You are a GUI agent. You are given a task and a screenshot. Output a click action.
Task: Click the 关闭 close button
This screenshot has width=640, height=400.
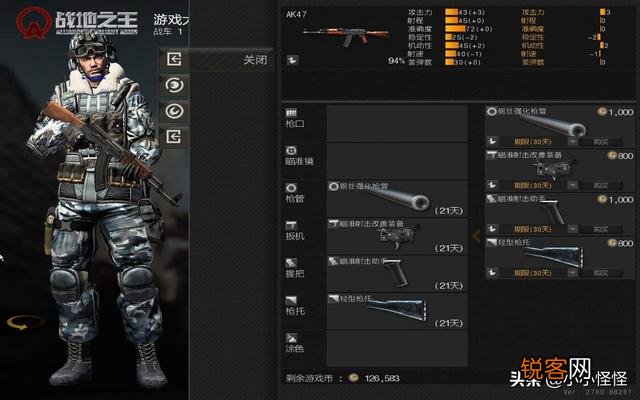pyautogui.click(x=254, y=60)
